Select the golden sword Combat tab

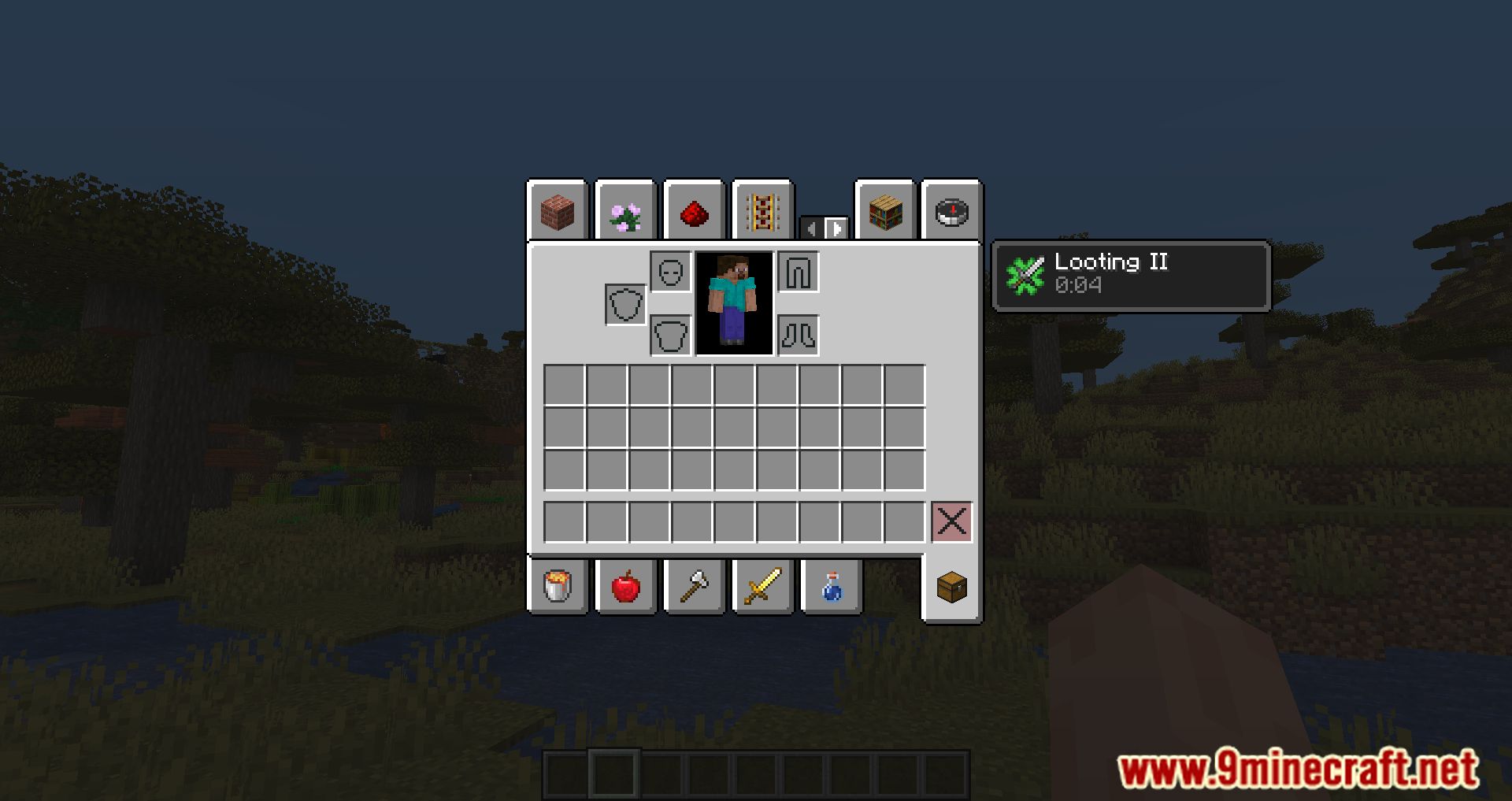click(761, 586)
